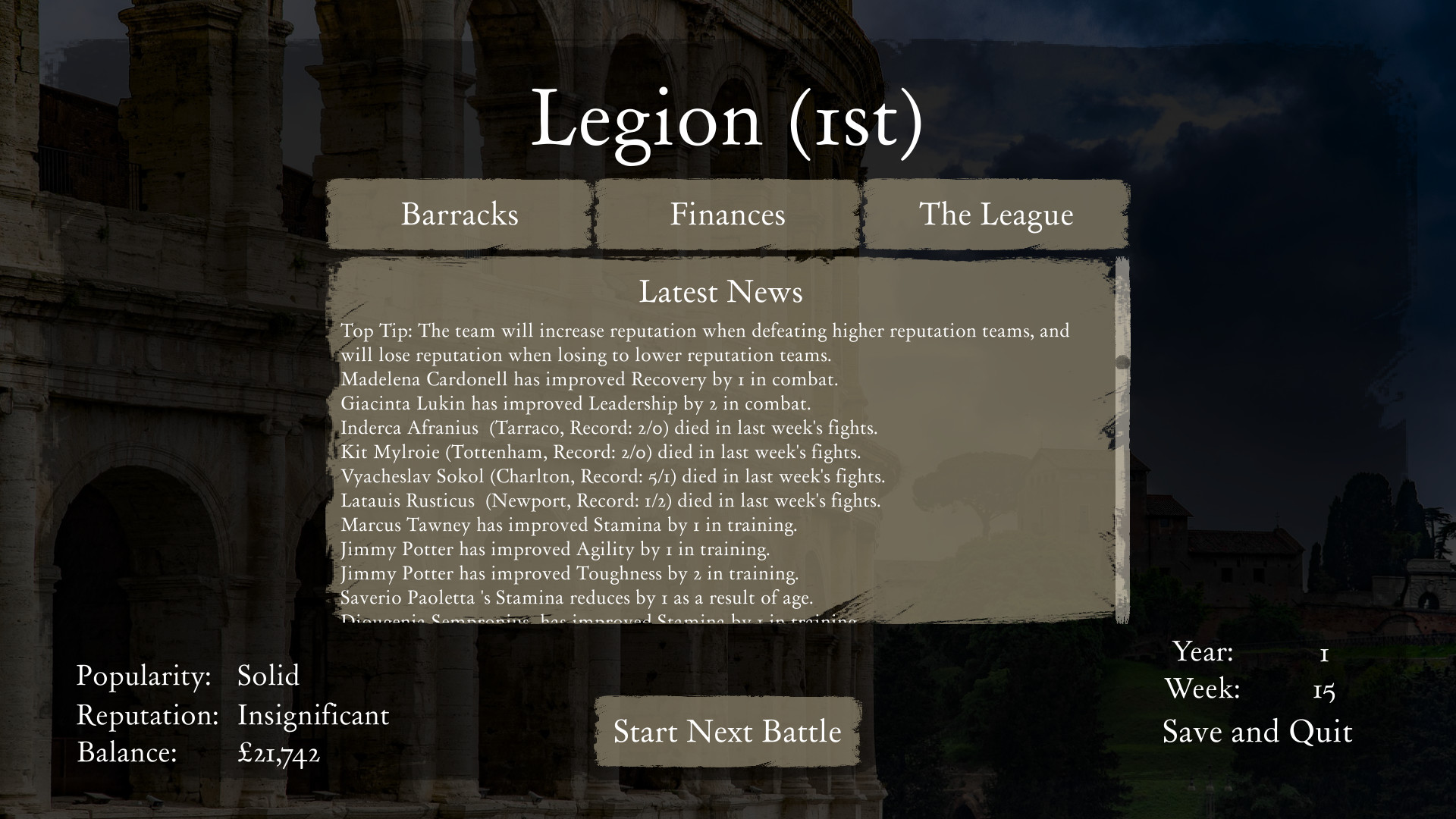Click the Latest News header
The width and height of the screenshot is (1456, 819).
(721, 293)
